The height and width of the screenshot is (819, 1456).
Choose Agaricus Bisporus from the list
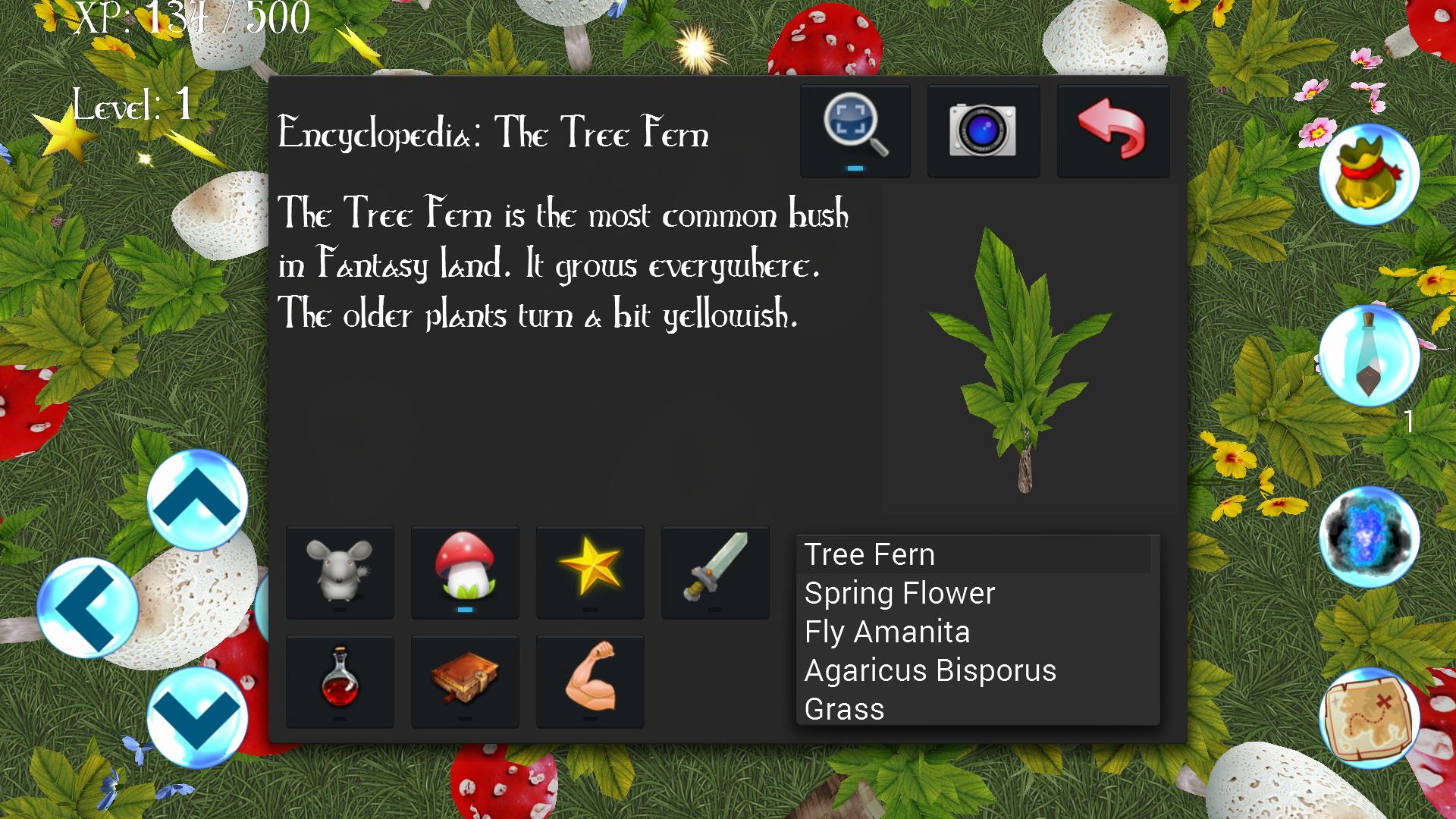930,670
